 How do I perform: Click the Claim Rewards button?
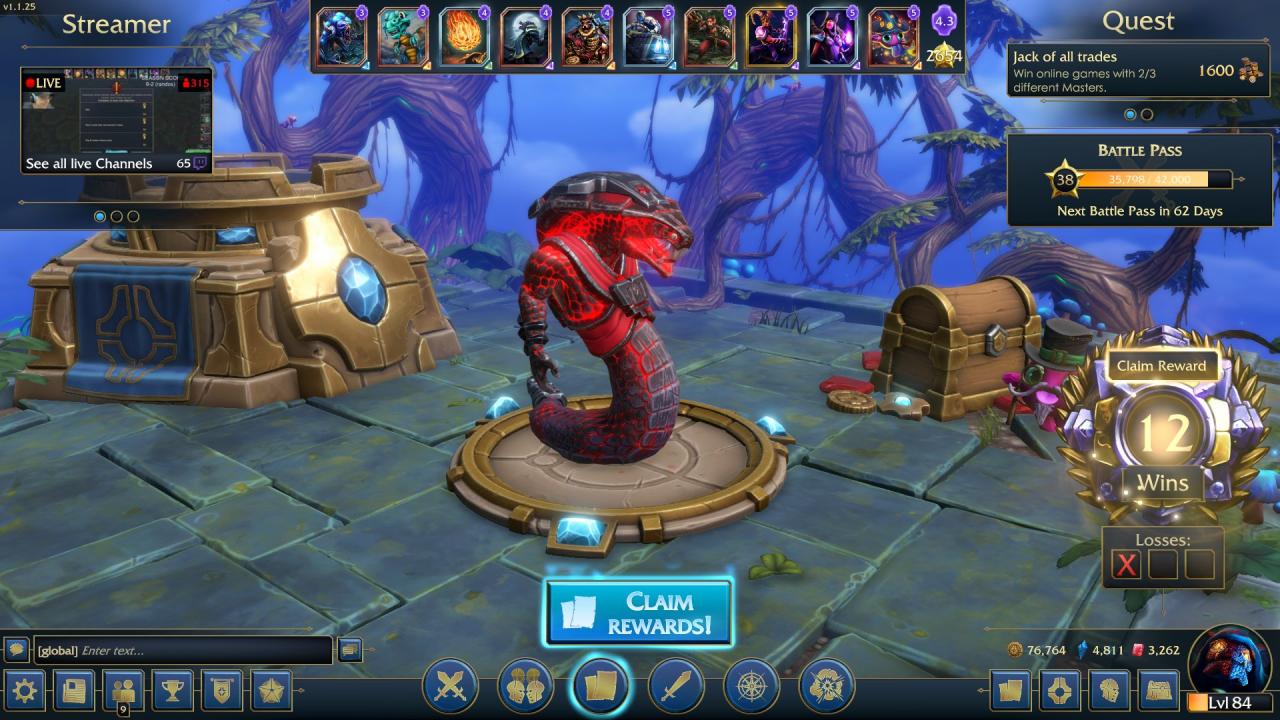click(x=639, y=613)
